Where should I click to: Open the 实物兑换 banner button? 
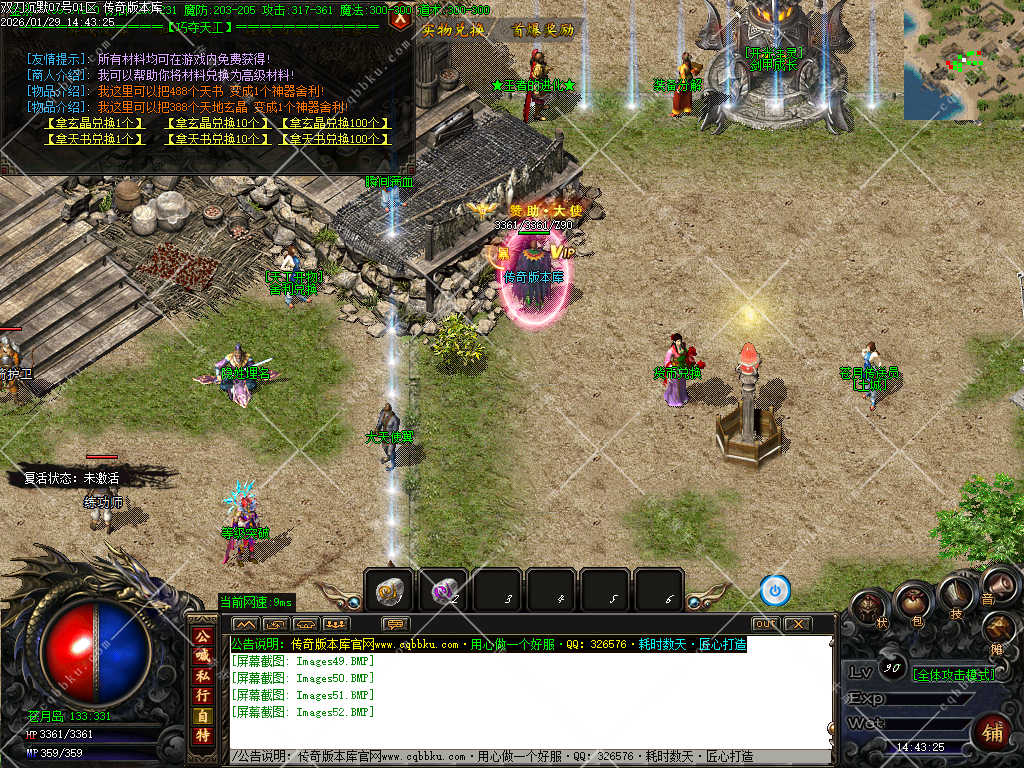453,30
